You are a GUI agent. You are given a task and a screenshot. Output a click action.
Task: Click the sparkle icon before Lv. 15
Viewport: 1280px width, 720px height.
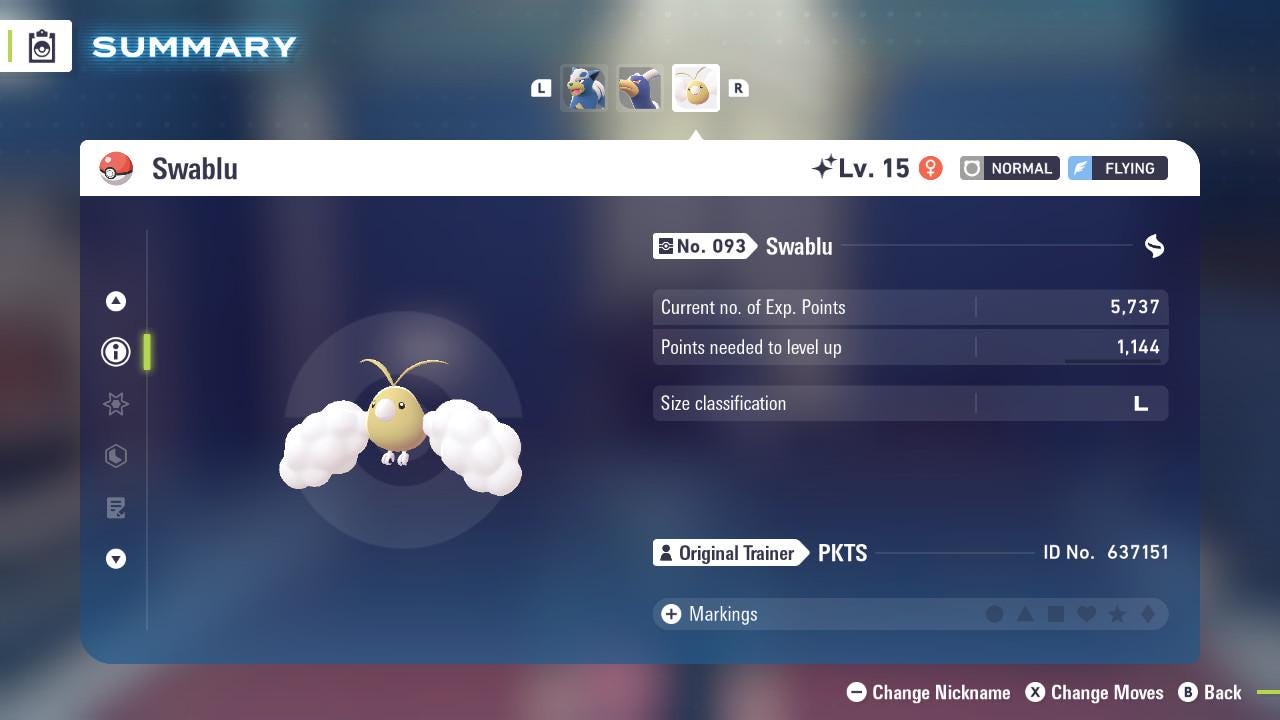[827, 166]
